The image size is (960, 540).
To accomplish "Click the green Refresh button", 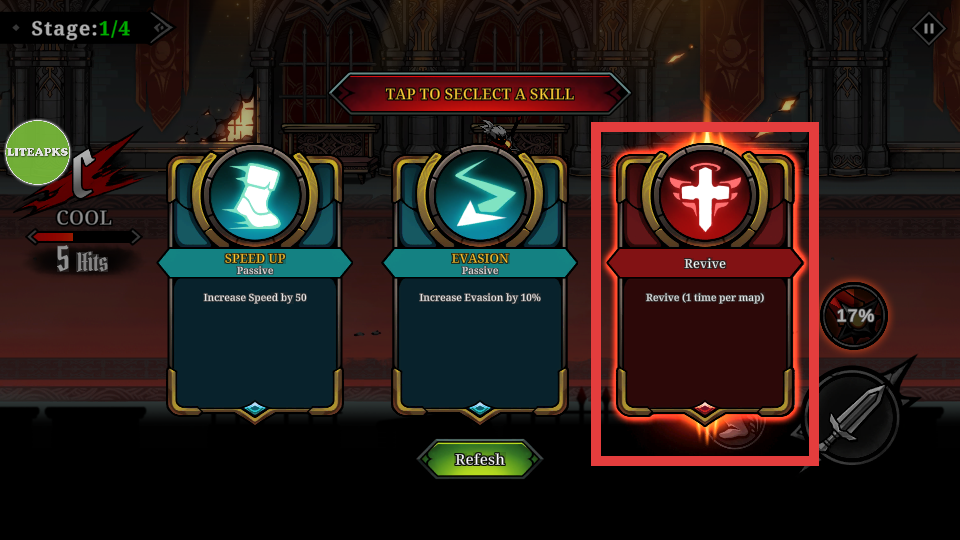I will tap(480, 459).
